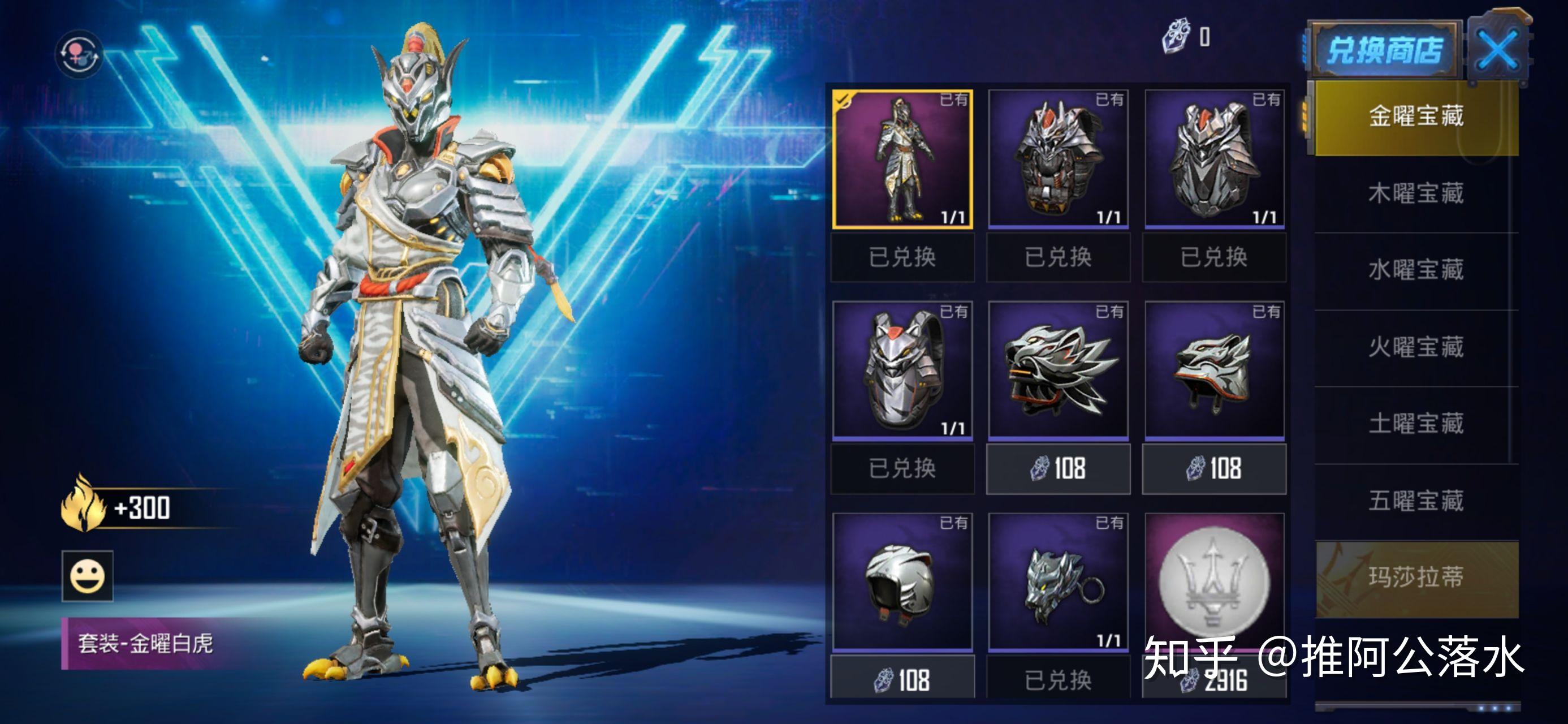The width and height of the screenshot is (1568, 724).
Task: Toggle the character gender swap icon
Action: pos(79,54)
